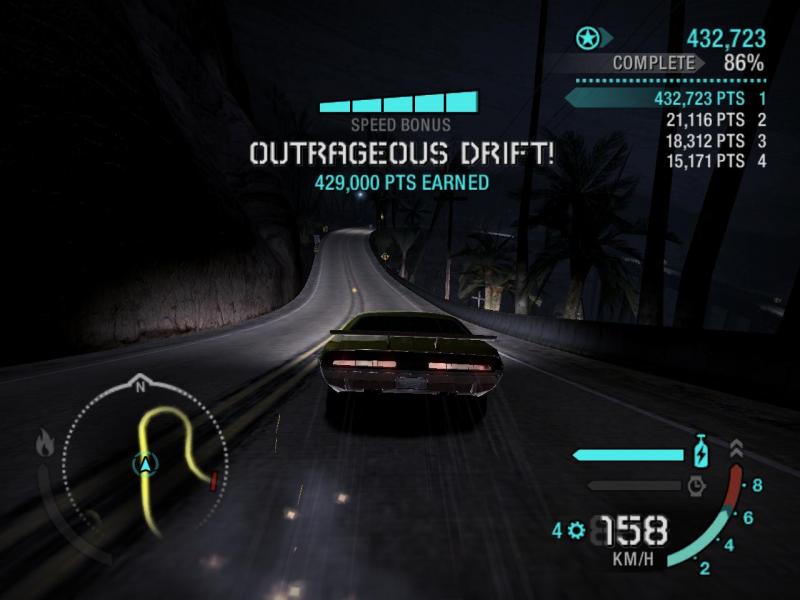Select the 15,171 PTS leaderboard row
The image size is (800, 600).
pyautogui.click(x=715, y=161)
